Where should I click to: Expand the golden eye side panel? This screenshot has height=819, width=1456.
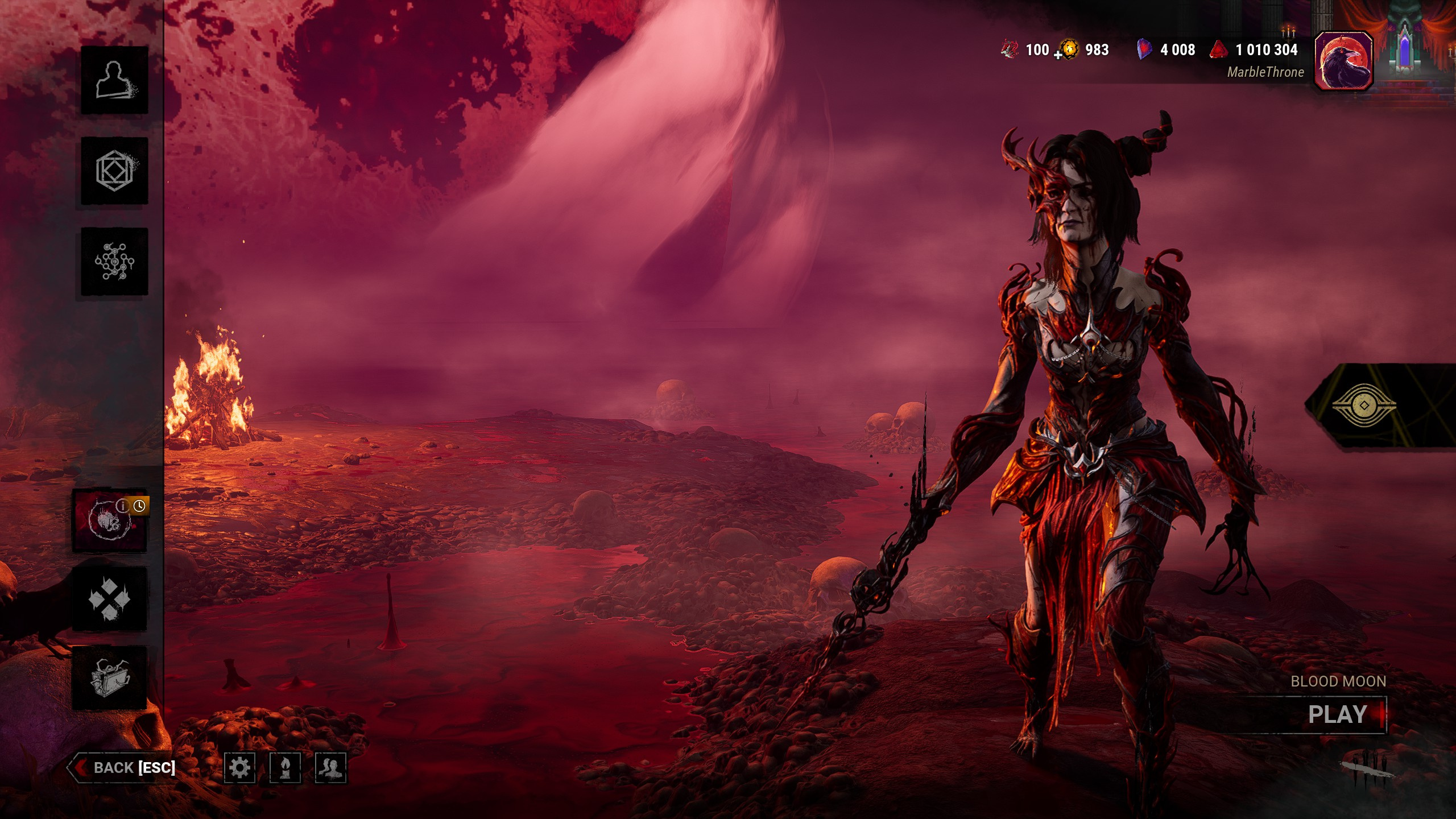coord(1364,405)
